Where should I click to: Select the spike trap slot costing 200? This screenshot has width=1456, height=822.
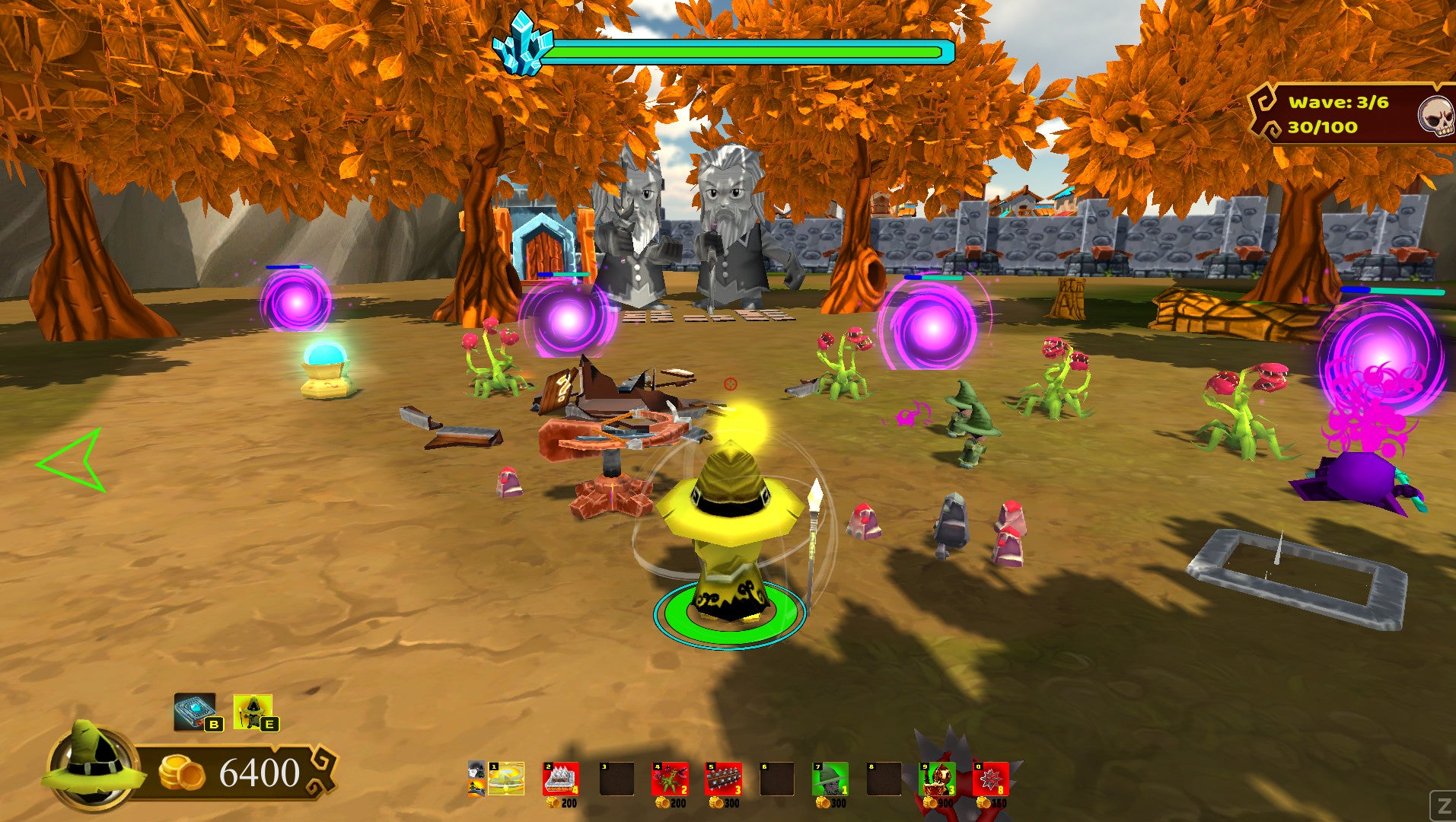[x=560, y=779]
